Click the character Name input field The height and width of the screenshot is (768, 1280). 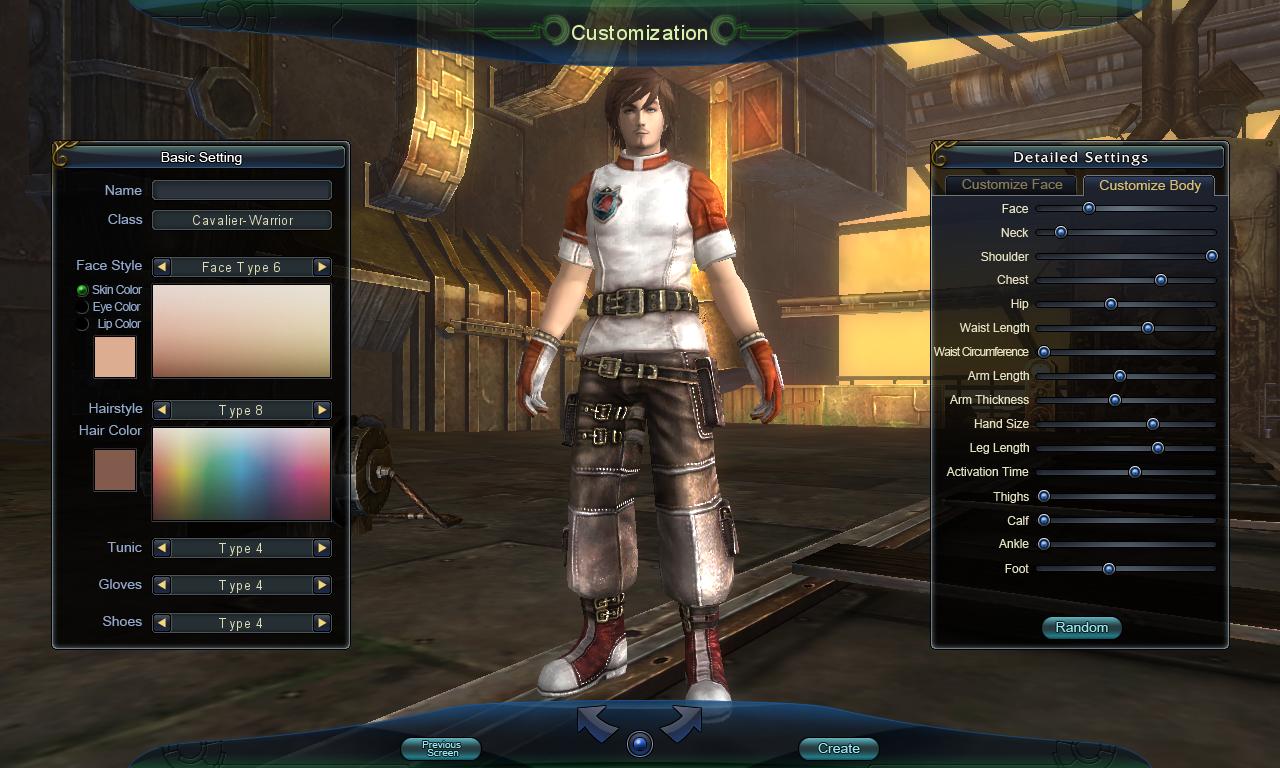[x=241, y=190]
